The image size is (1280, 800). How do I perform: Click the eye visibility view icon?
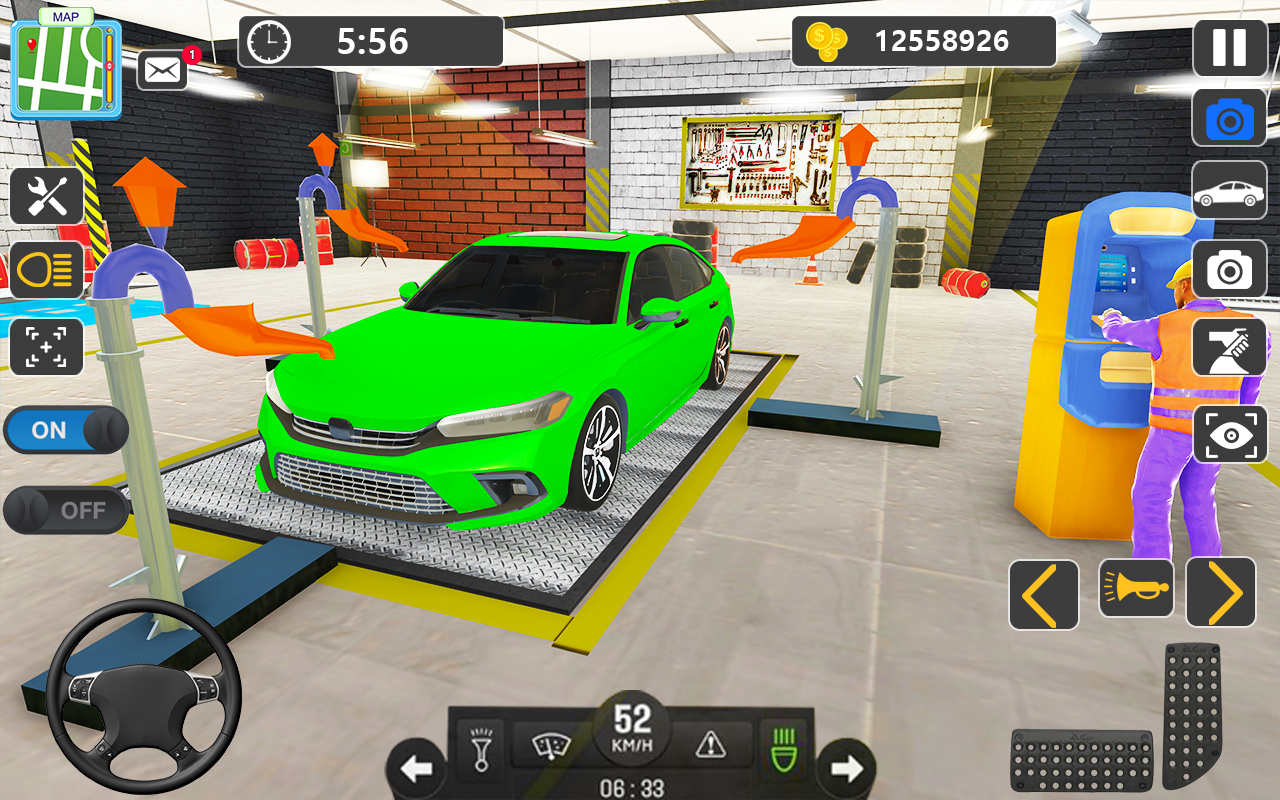[1229, 434]
